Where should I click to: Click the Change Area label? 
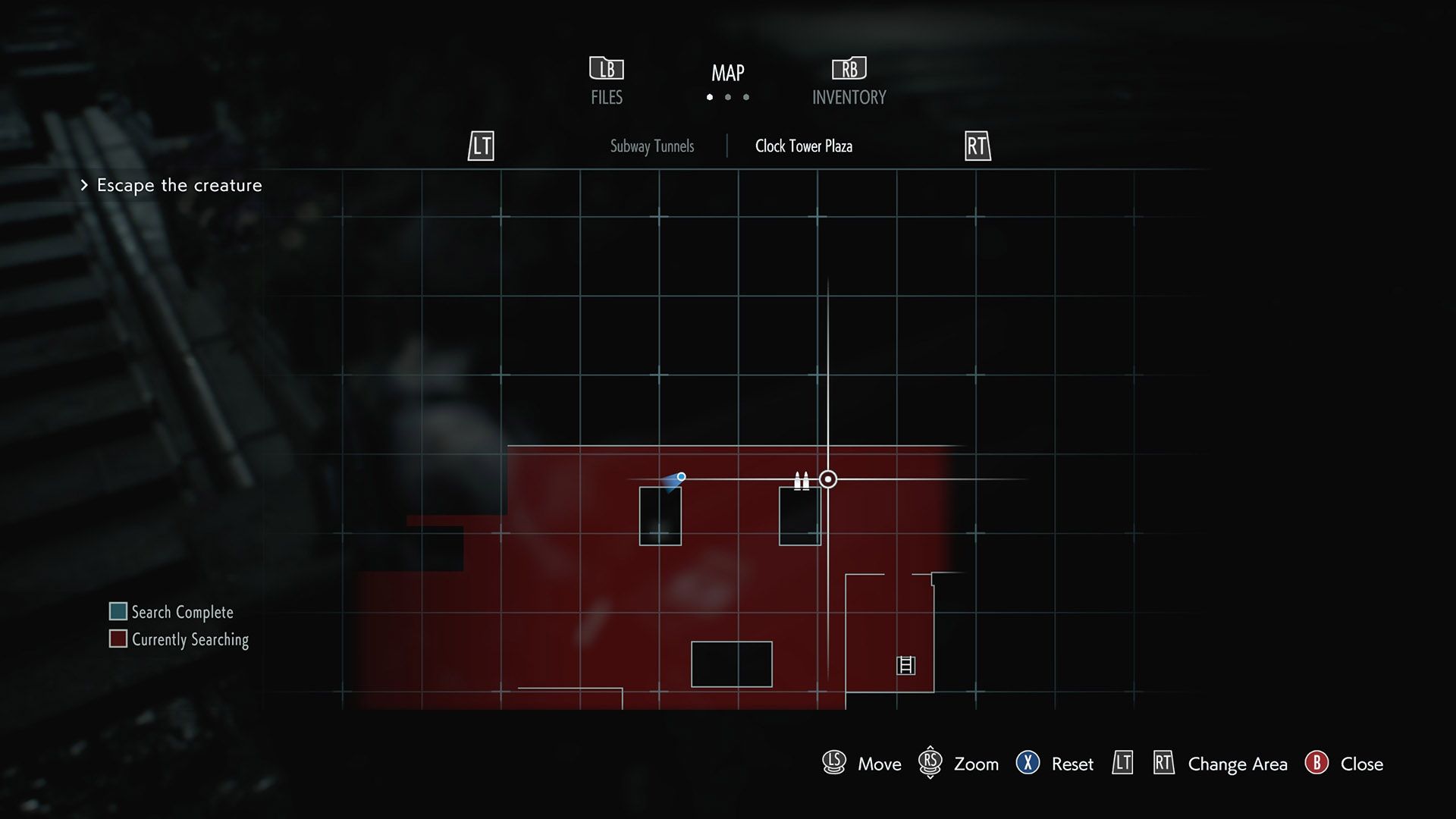(x=1237, y=764)
